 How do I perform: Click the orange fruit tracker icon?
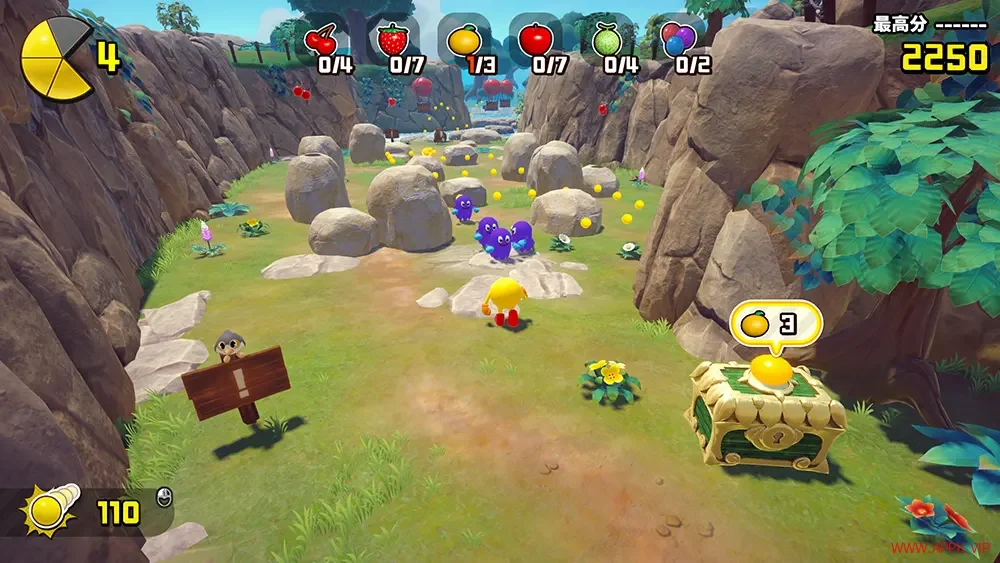click(463, 41)
